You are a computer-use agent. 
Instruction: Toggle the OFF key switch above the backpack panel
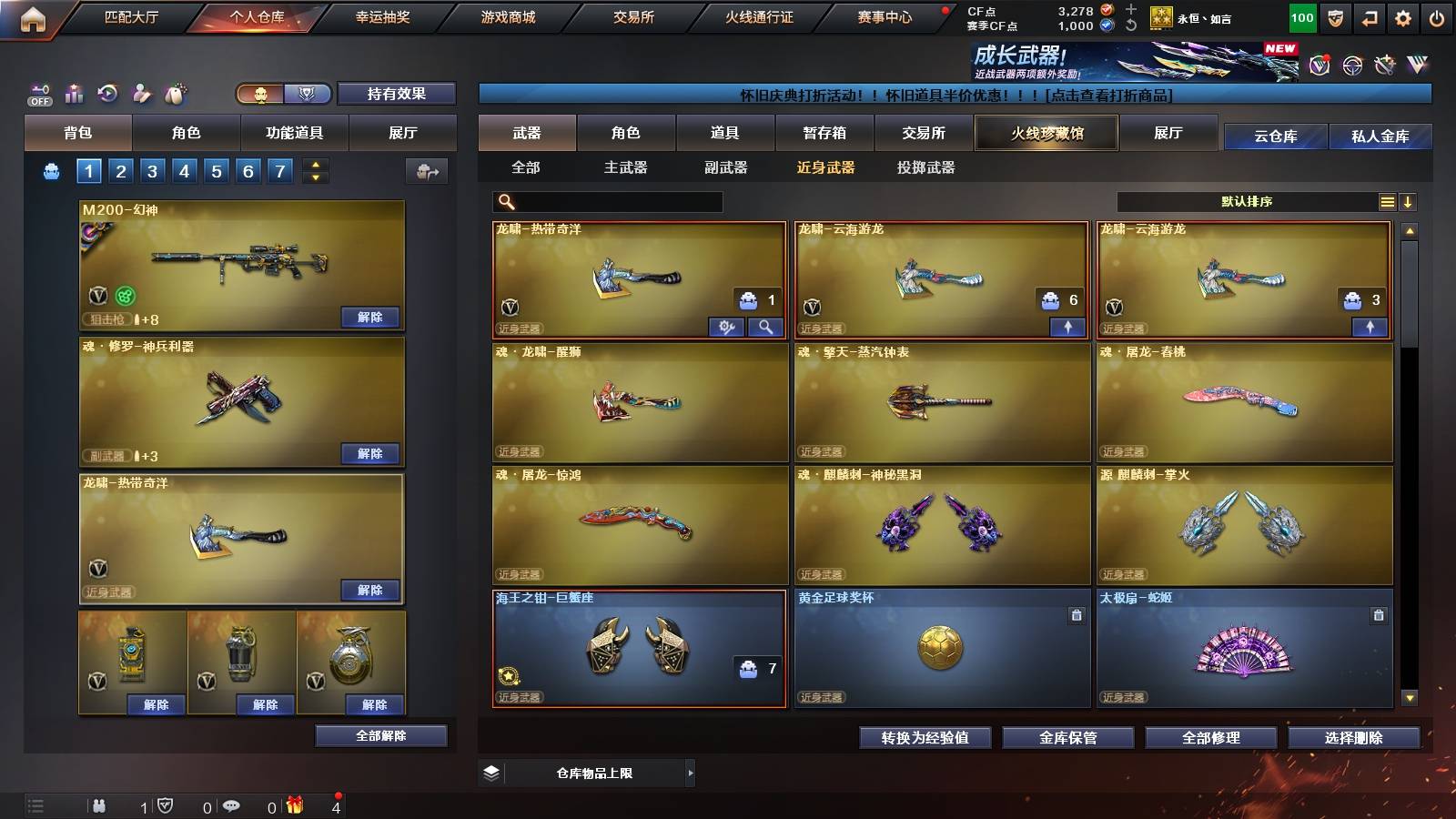tap(38, 91)
